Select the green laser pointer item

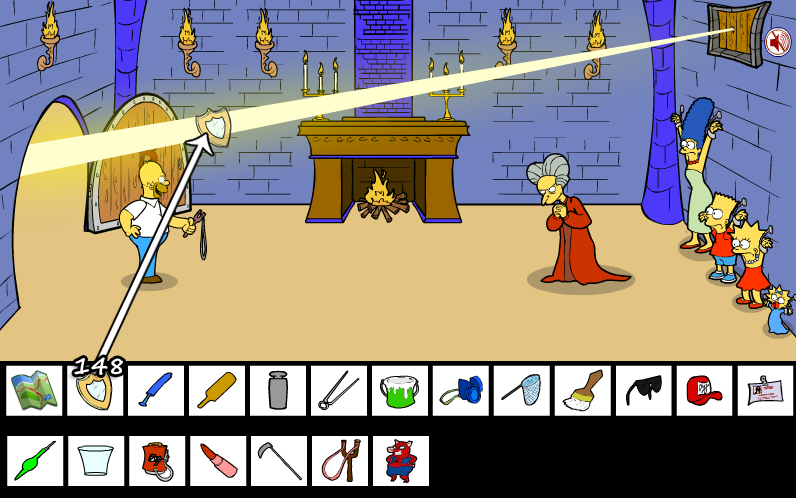pos(35,461)
